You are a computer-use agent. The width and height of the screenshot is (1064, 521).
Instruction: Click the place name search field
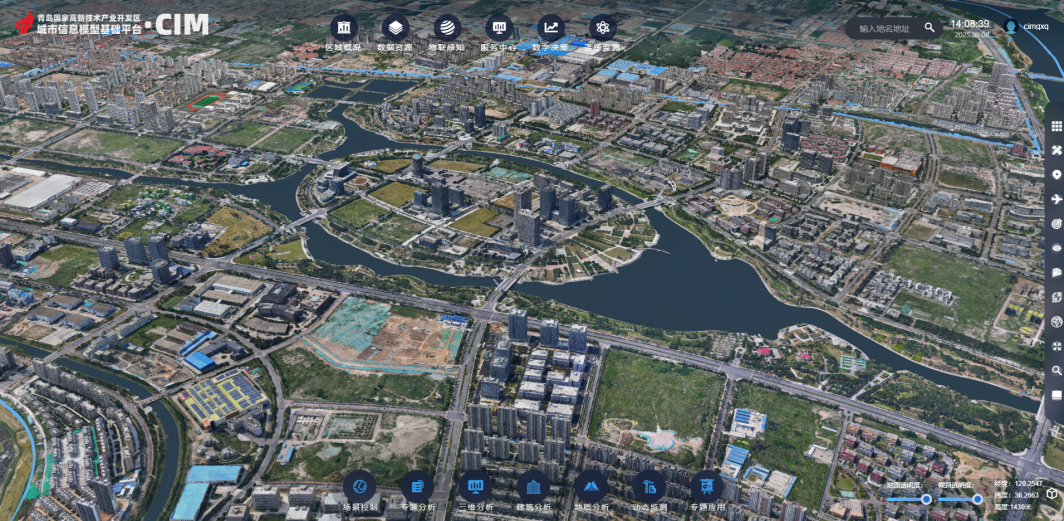pos(885,28)
